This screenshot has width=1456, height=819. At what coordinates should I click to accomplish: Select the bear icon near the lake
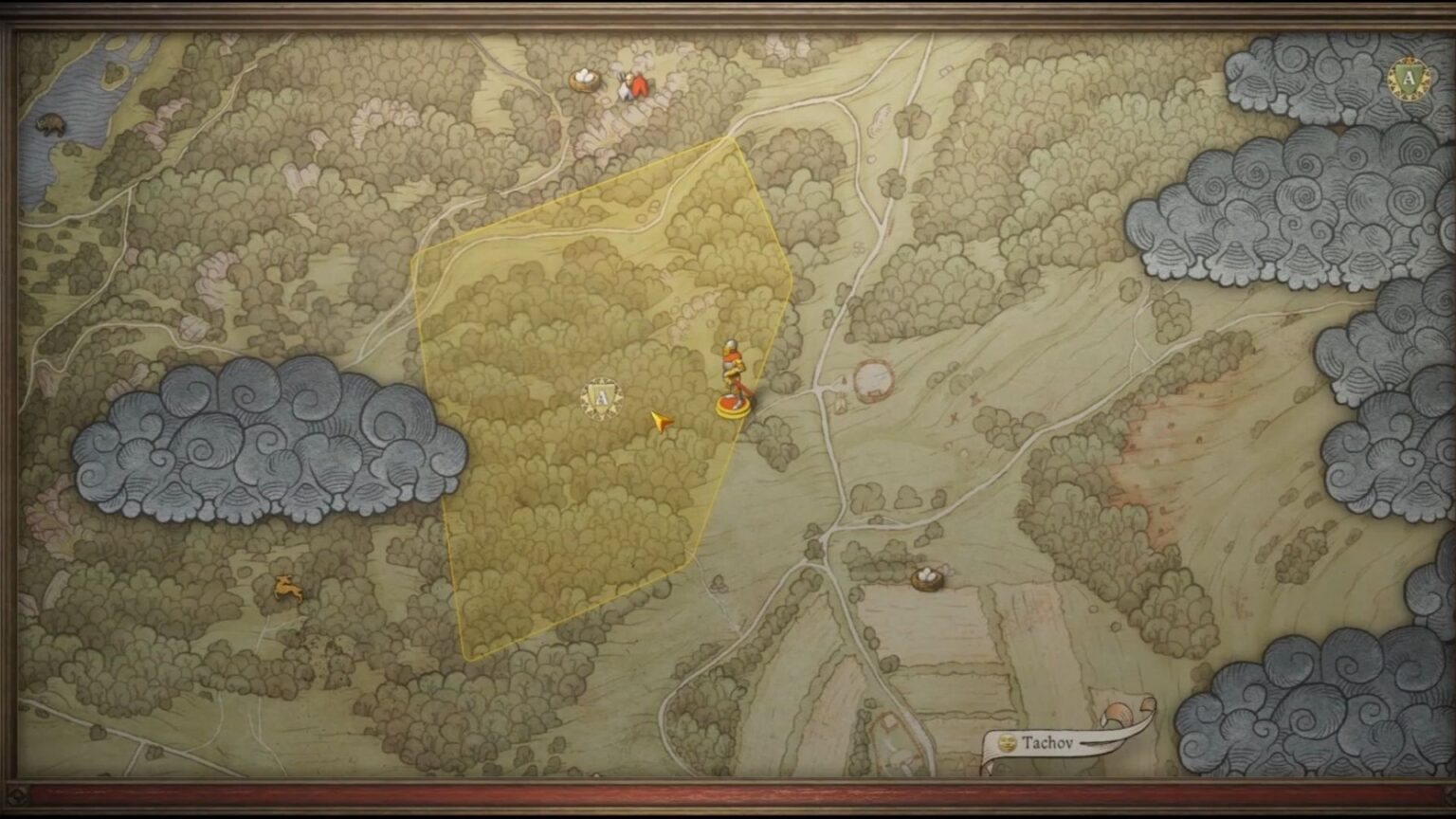tap(52, 123)
